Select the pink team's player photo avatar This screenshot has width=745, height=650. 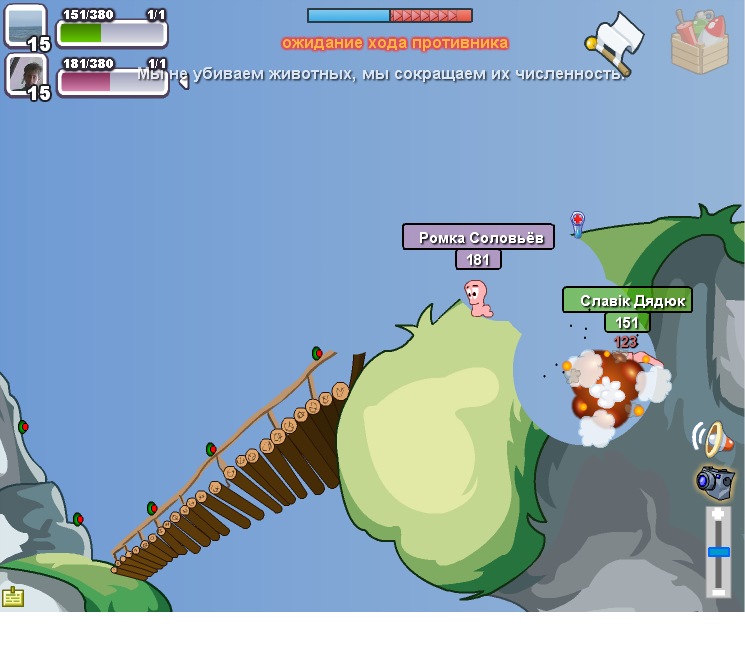click(25, 73)
